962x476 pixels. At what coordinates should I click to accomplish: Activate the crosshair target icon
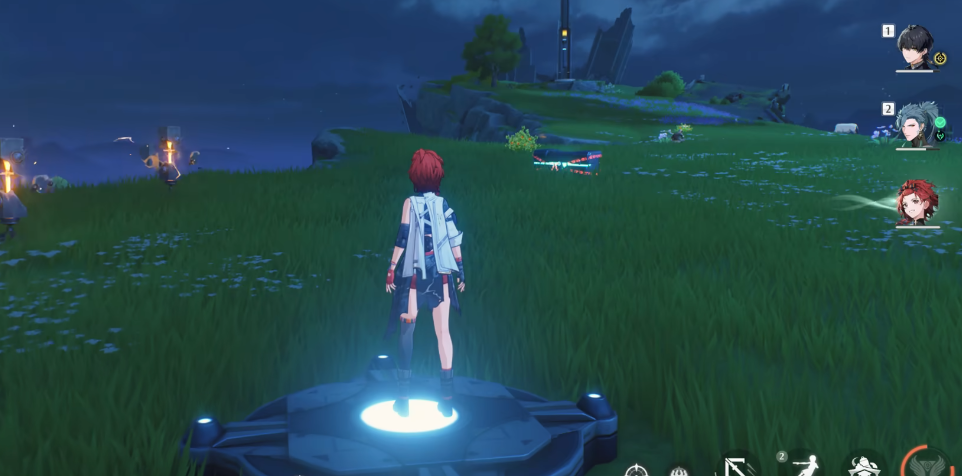click(637, 471)
